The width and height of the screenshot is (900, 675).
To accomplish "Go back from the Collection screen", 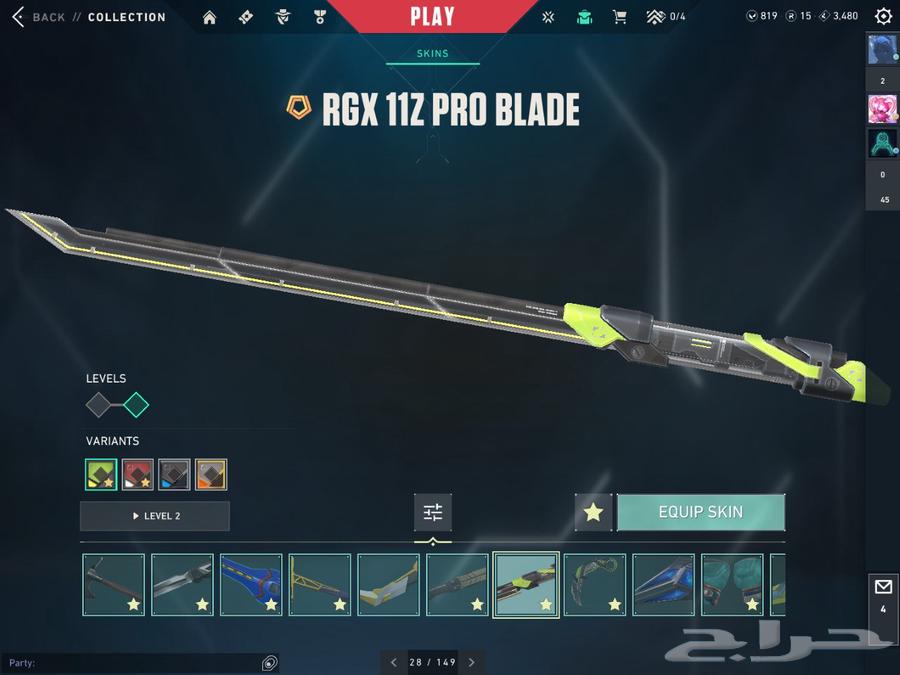I will click(38, 17).
